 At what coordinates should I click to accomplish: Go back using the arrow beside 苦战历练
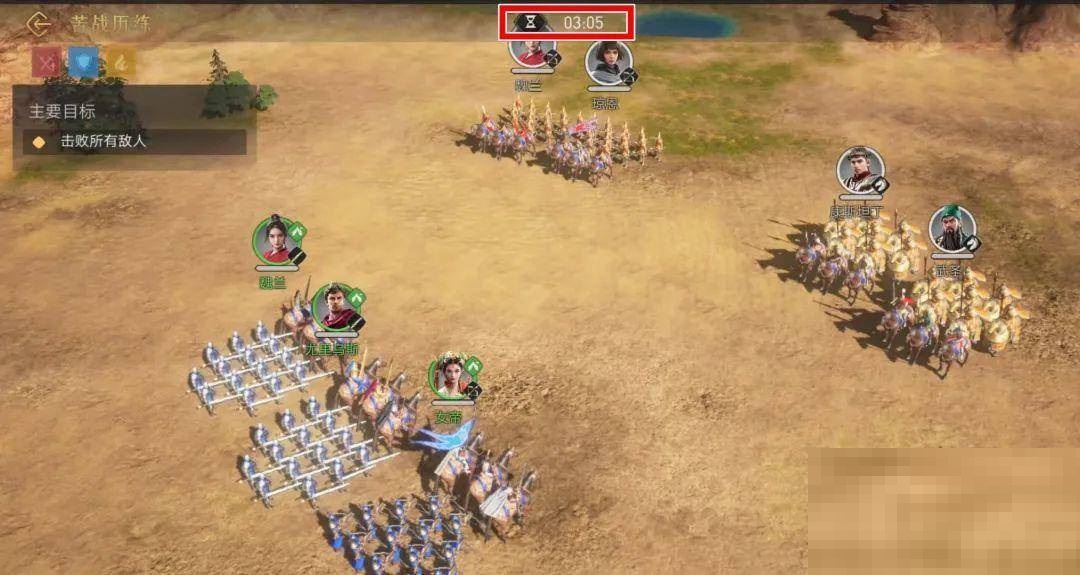coord(38,22)
